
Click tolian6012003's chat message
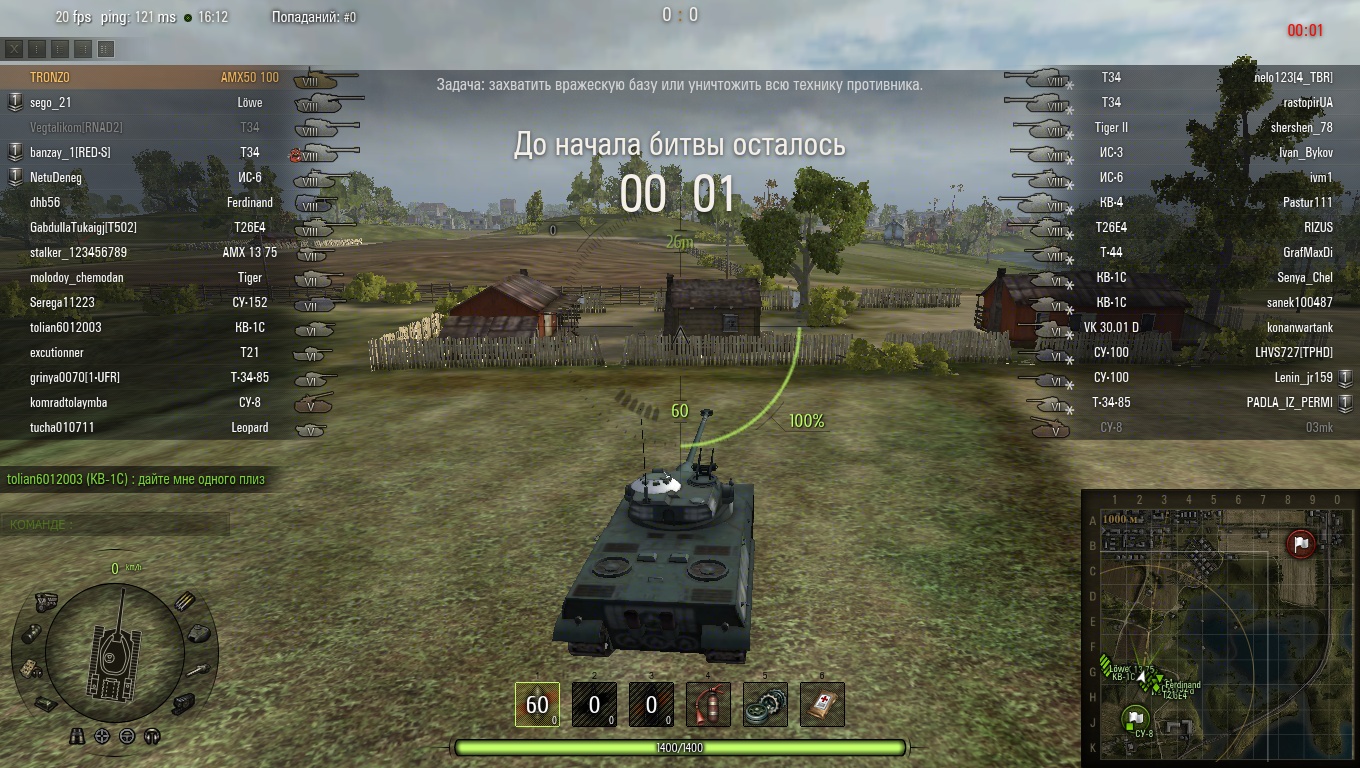pos(136,479)
